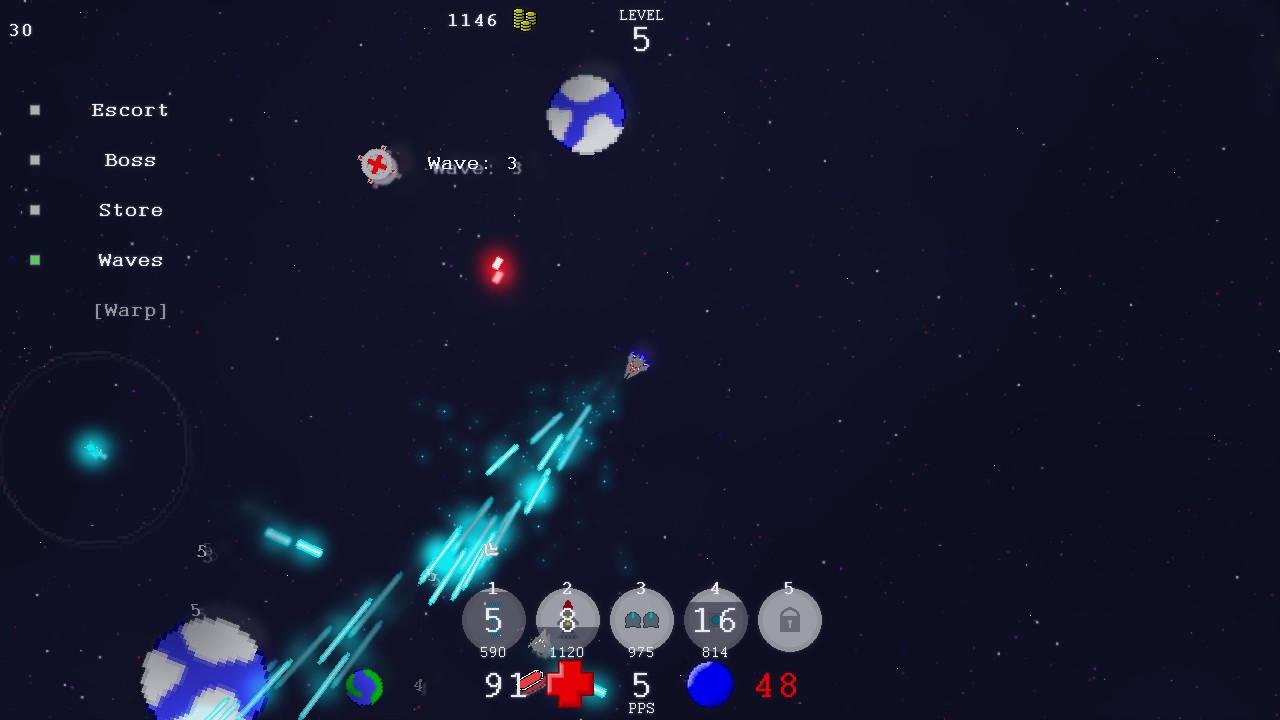Select hotbar slot 1 weapon

point(492,620)
